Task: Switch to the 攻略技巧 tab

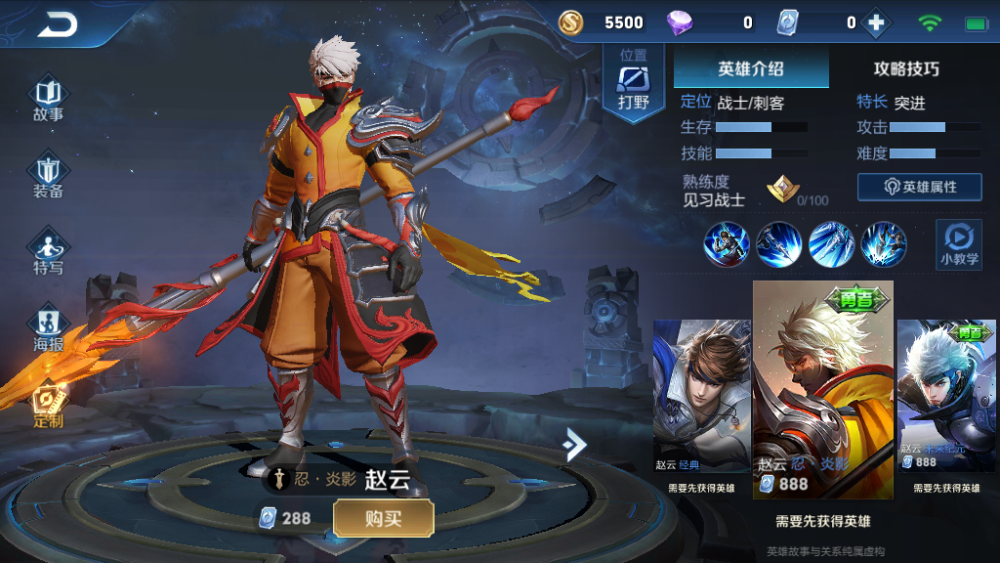Action: 906,69
